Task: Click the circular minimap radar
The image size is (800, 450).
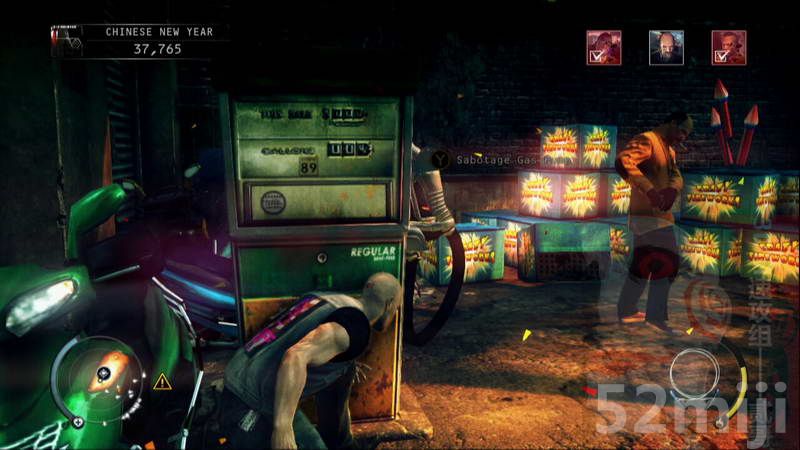Action: pos(99,379)
